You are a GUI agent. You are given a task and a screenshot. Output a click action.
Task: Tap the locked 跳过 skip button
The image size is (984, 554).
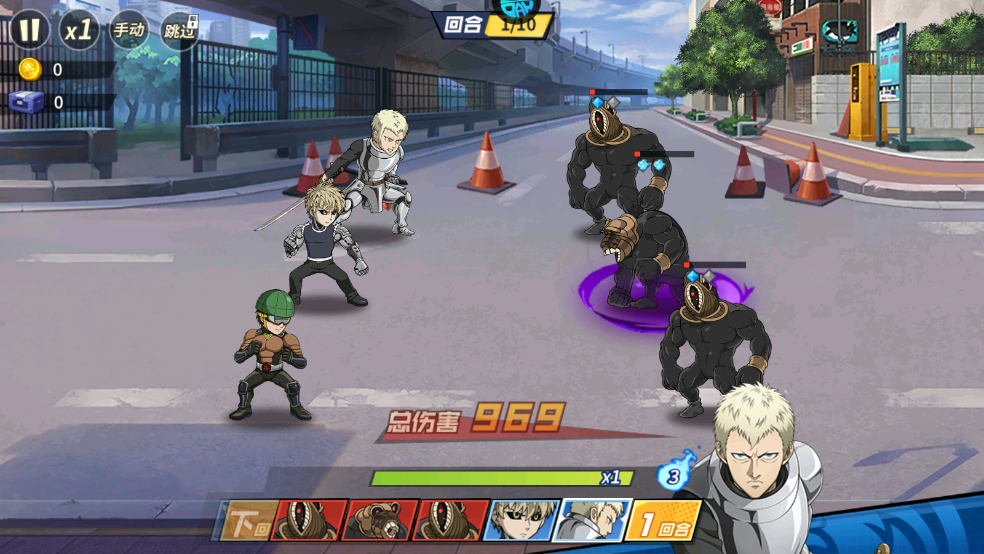click(180, 30)
